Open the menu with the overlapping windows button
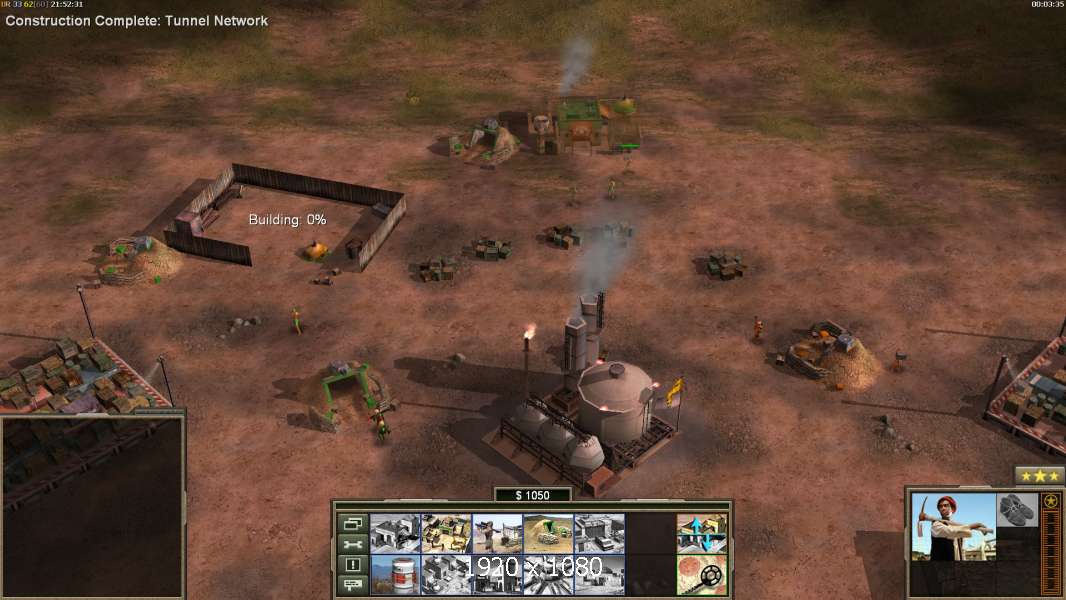 tap(352, 523)
